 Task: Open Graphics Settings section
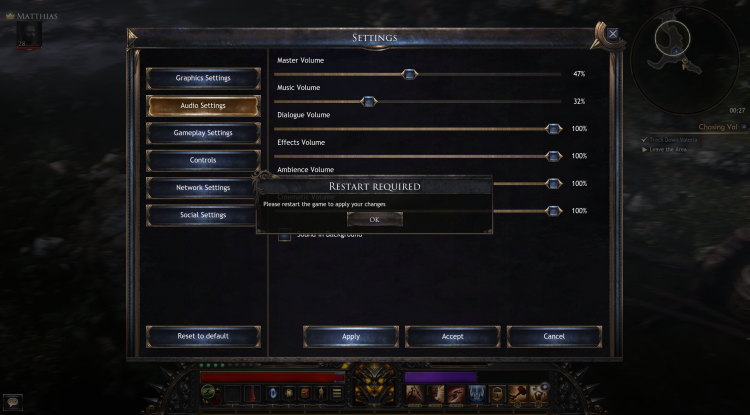point(203,78)
